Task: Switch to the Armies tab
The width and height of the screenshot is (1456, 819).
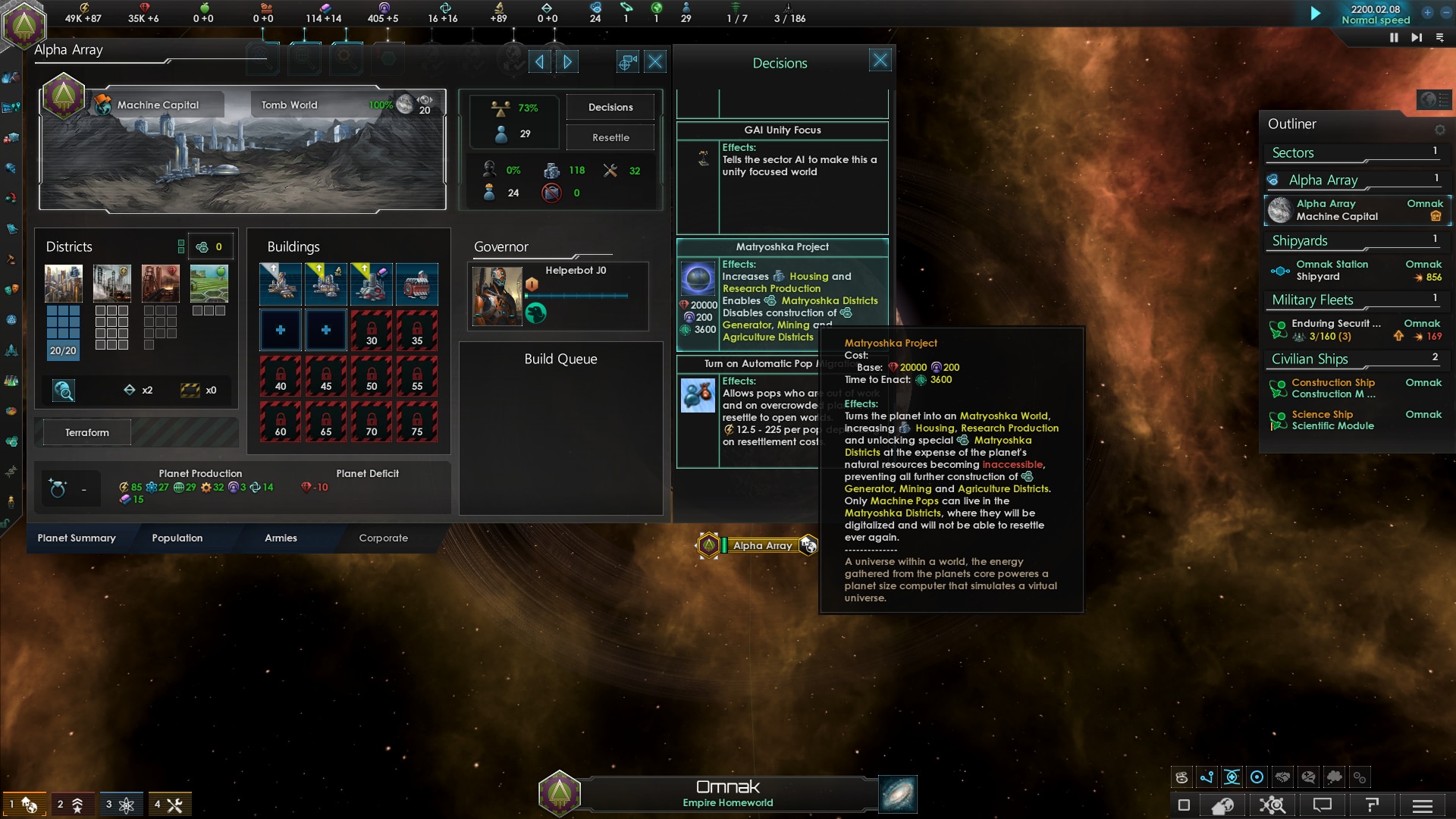Action: (x=281, y=538)
